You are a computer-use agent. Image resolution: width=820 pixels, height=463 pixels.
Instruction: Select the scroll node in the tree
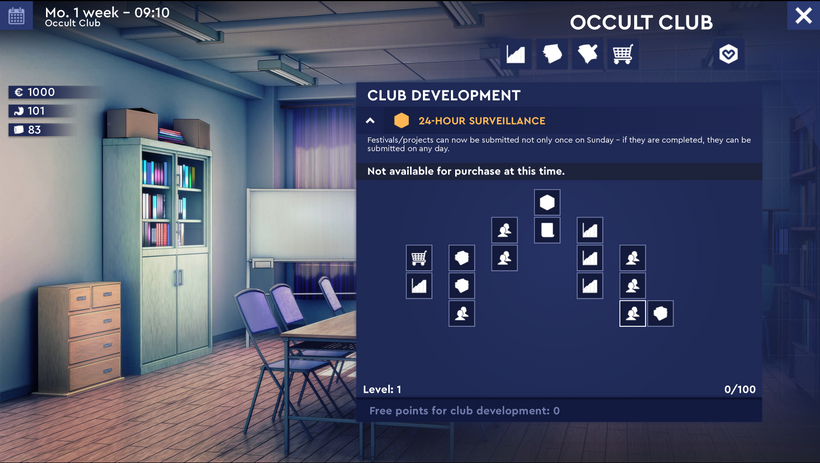547,231
